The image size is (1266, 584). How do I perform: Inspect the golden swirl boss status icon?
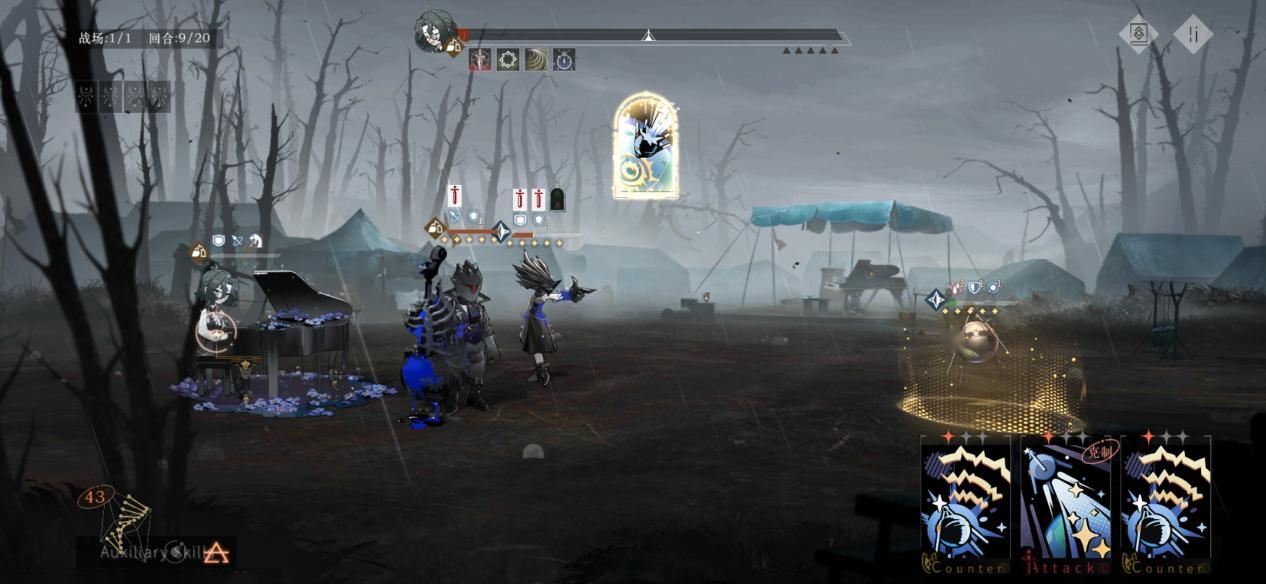click(536, 60)
